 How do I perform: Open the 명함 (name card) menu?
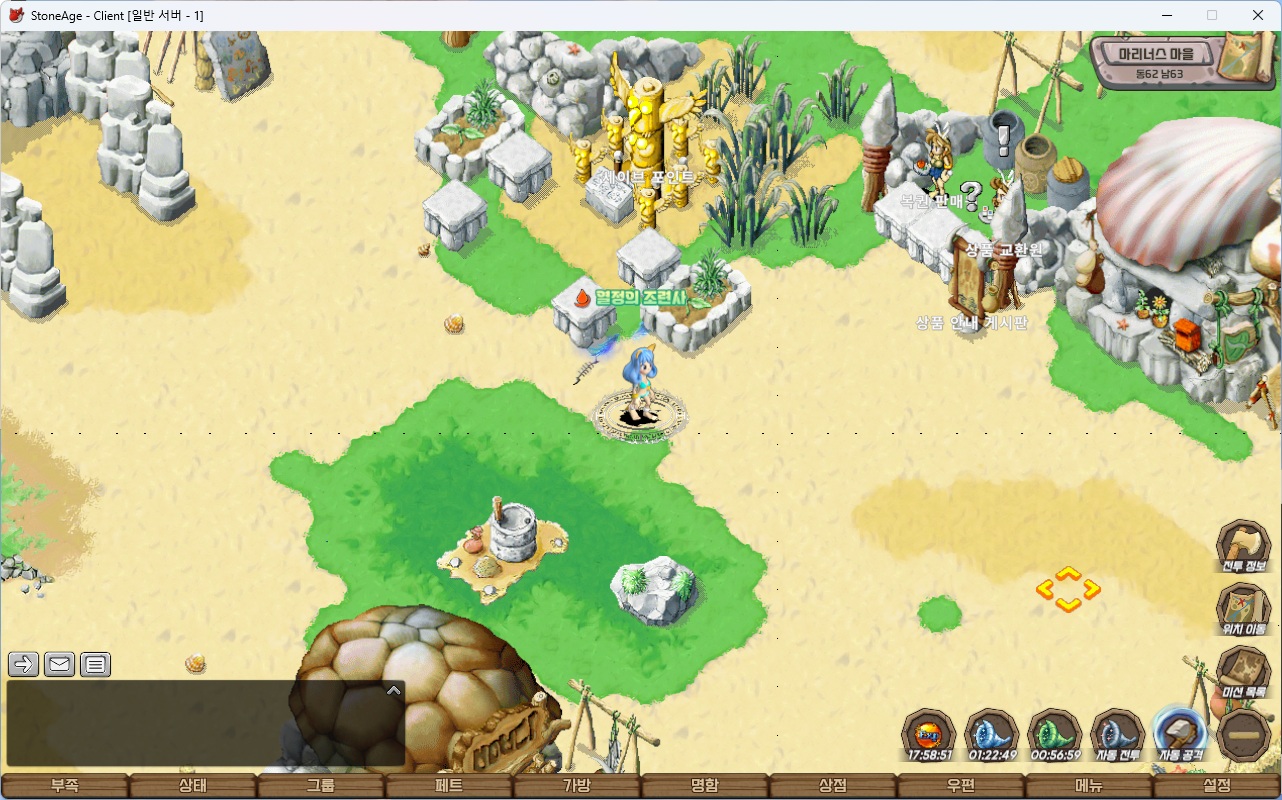pos(705,786)
